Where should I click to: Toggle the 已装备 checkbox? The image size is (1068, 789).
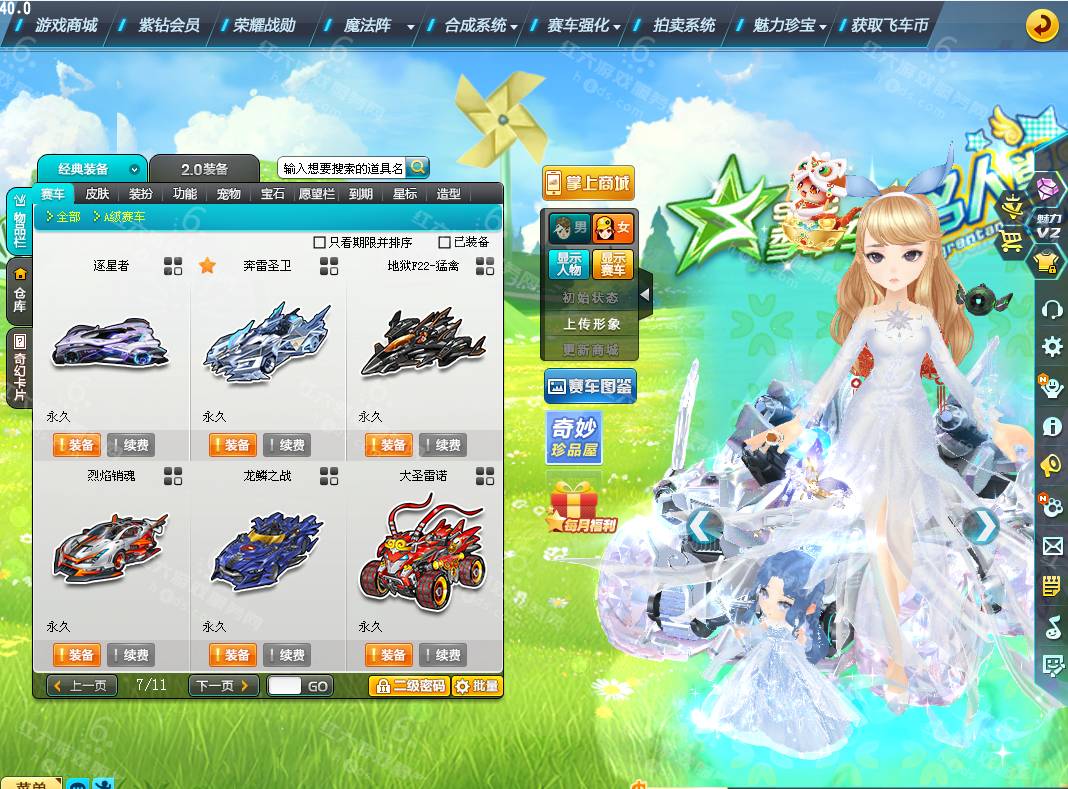445,242
